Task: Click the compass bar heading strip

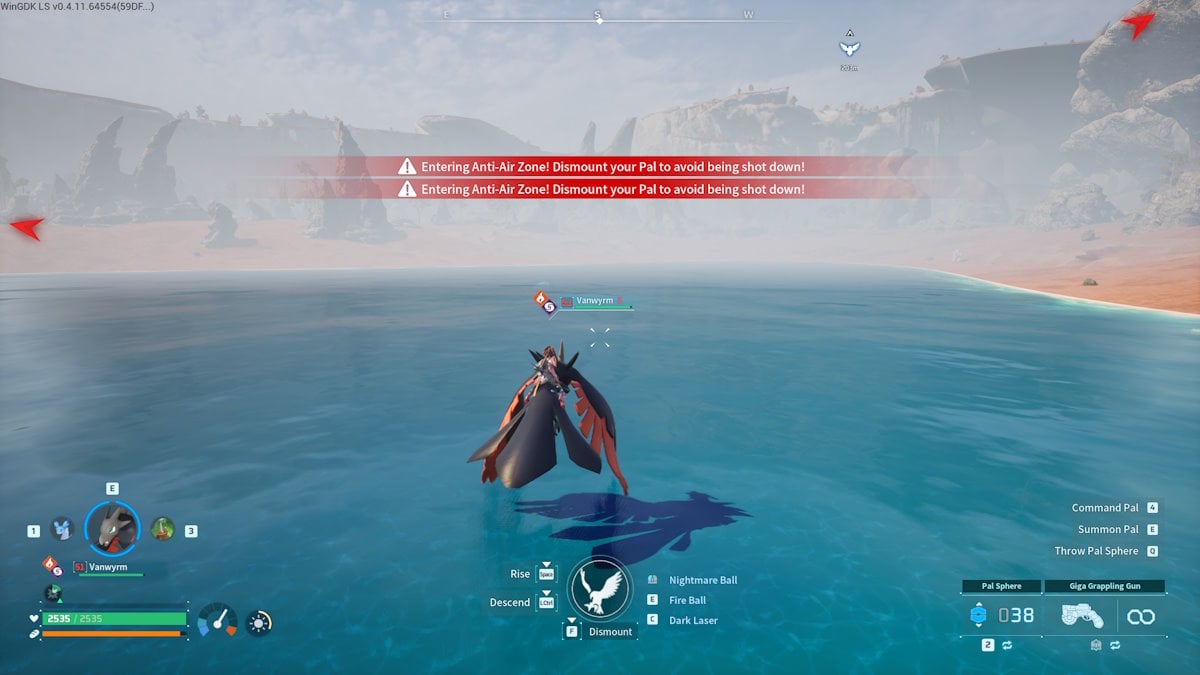Action: point(598,18)
